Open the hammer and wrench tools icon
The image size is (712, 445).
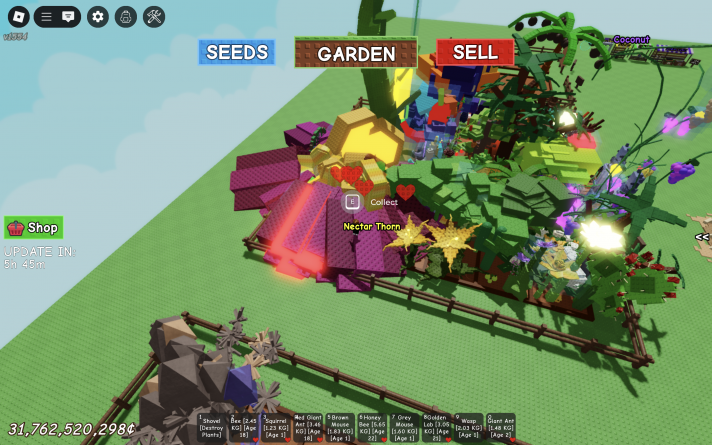tap(153, 17)
